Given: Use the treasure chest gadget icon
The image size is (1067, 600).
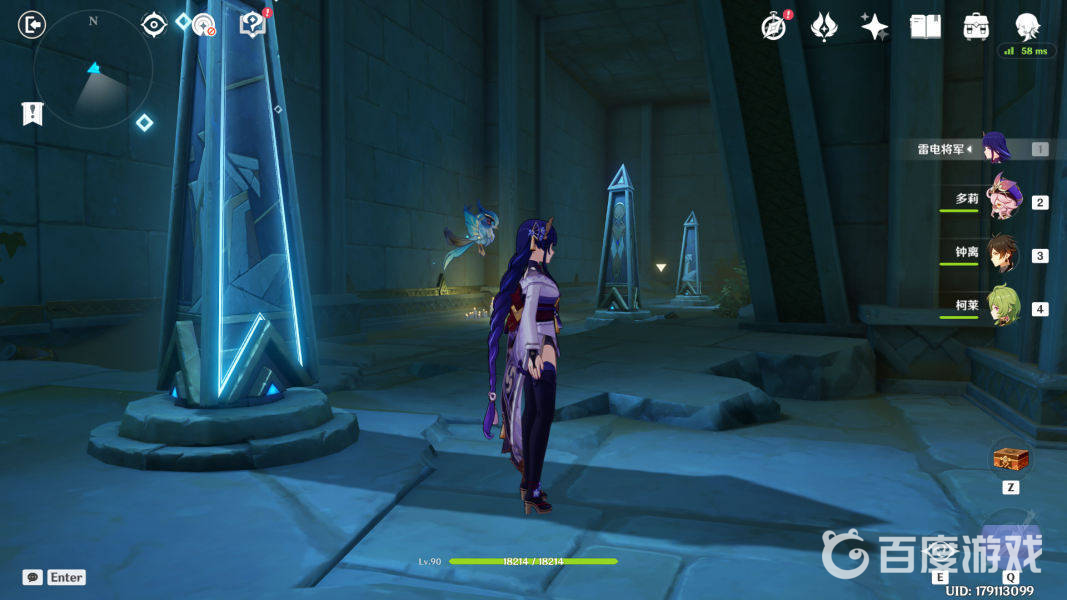Looking at the screenshot, I should (1010, 460).
